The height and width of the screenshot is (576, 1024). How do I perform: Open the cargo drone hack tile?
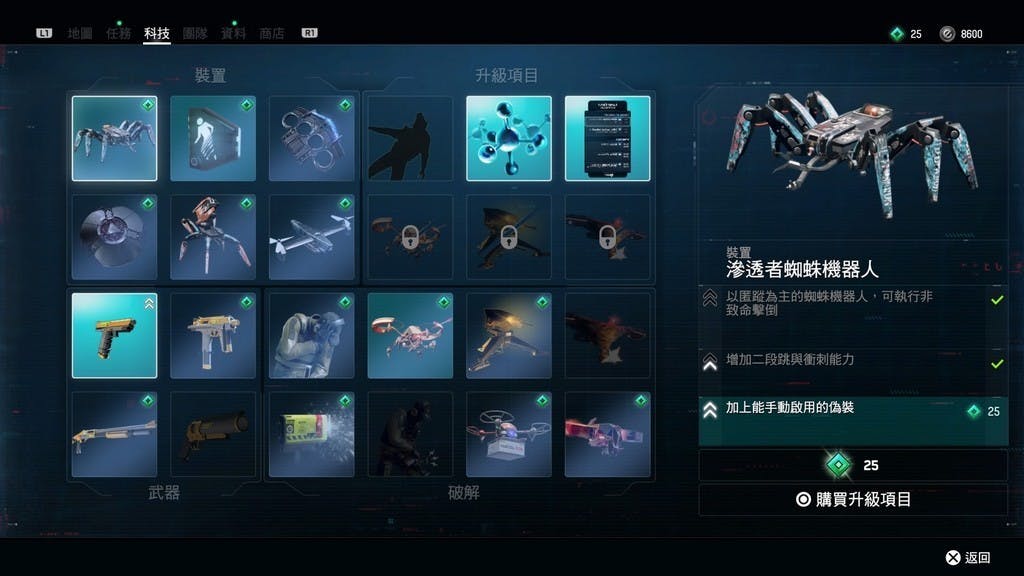point(509,433)
